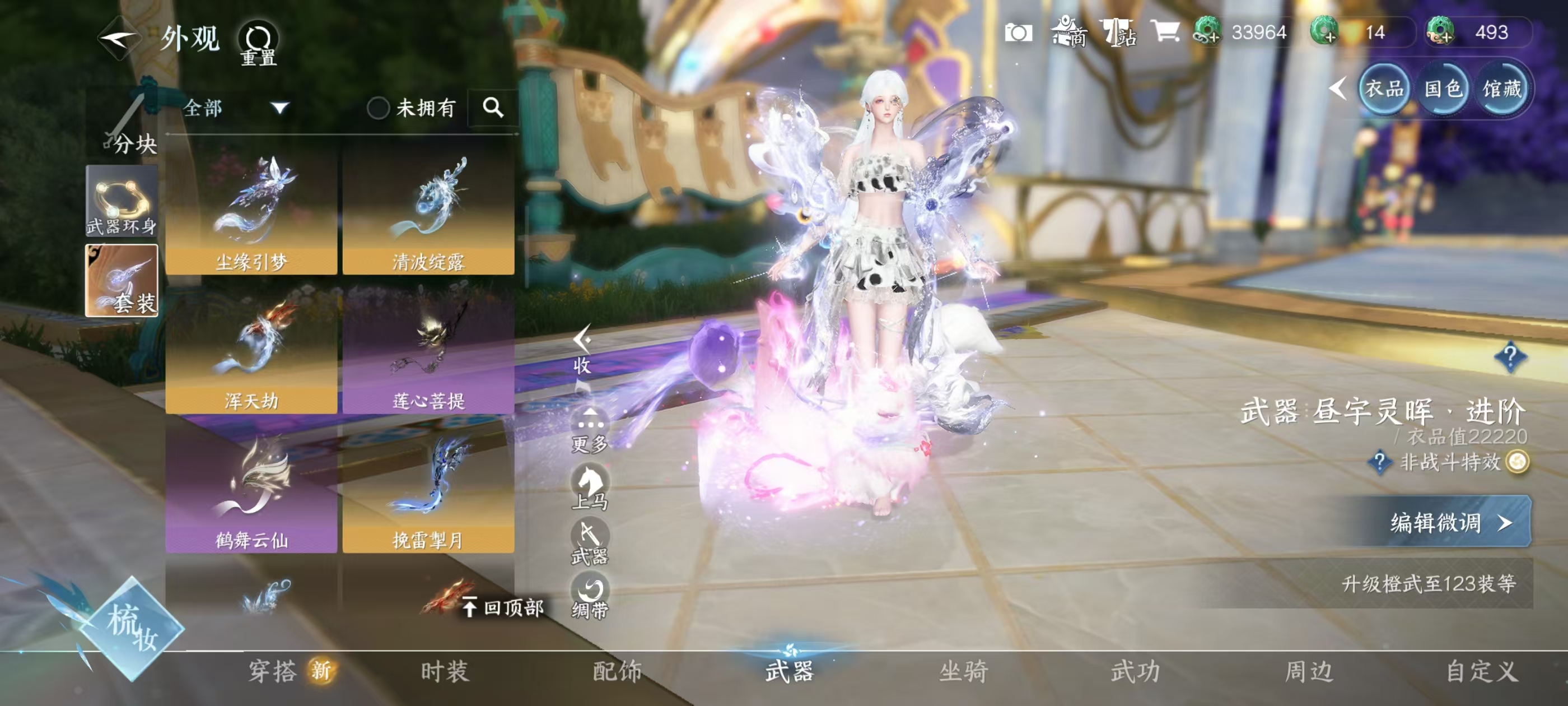Jump back with 回顶部 button
Viewport: 1568px width, 706px height.
[x=504, y=607]
